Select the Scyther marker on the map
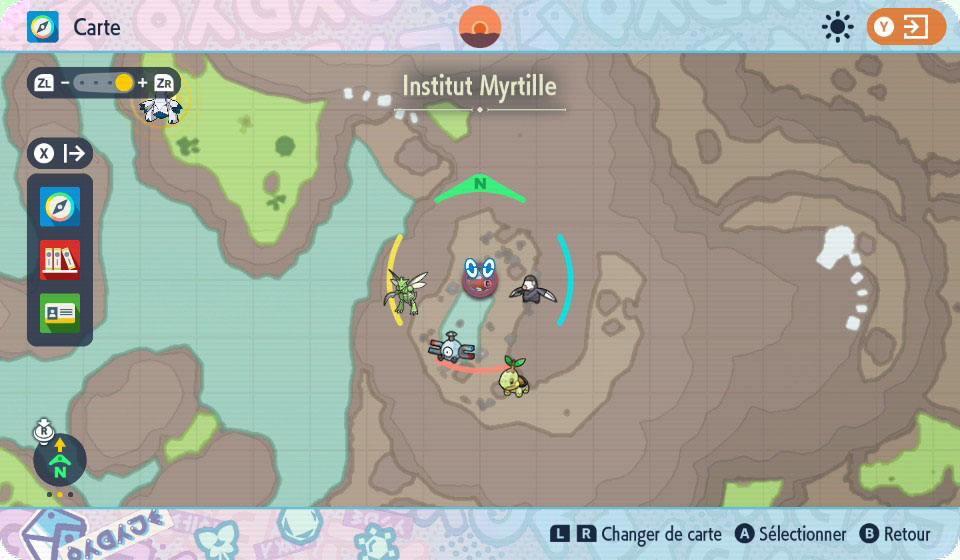Viewport: 960px width, 560px height. [x=405, y=291]
